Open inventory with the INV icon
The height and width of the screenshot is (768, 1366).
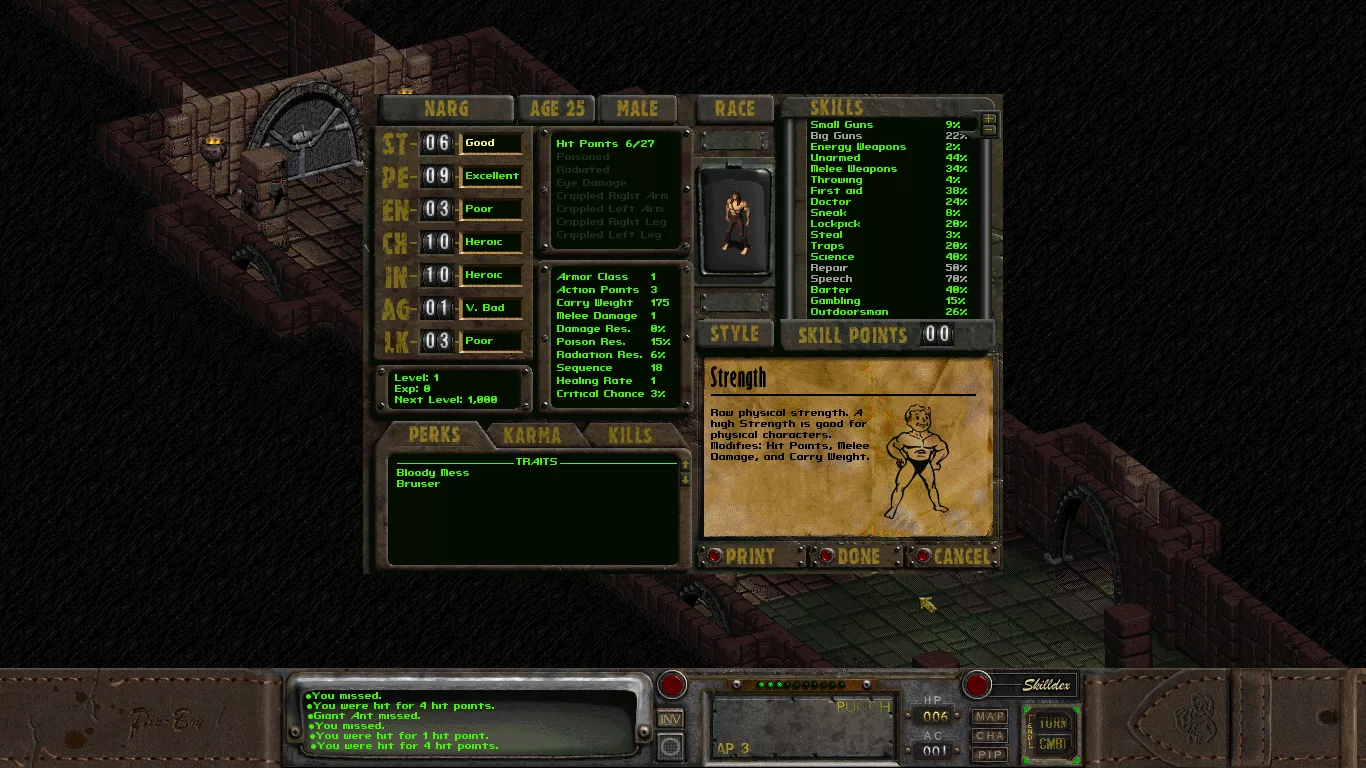click(672, 717)
